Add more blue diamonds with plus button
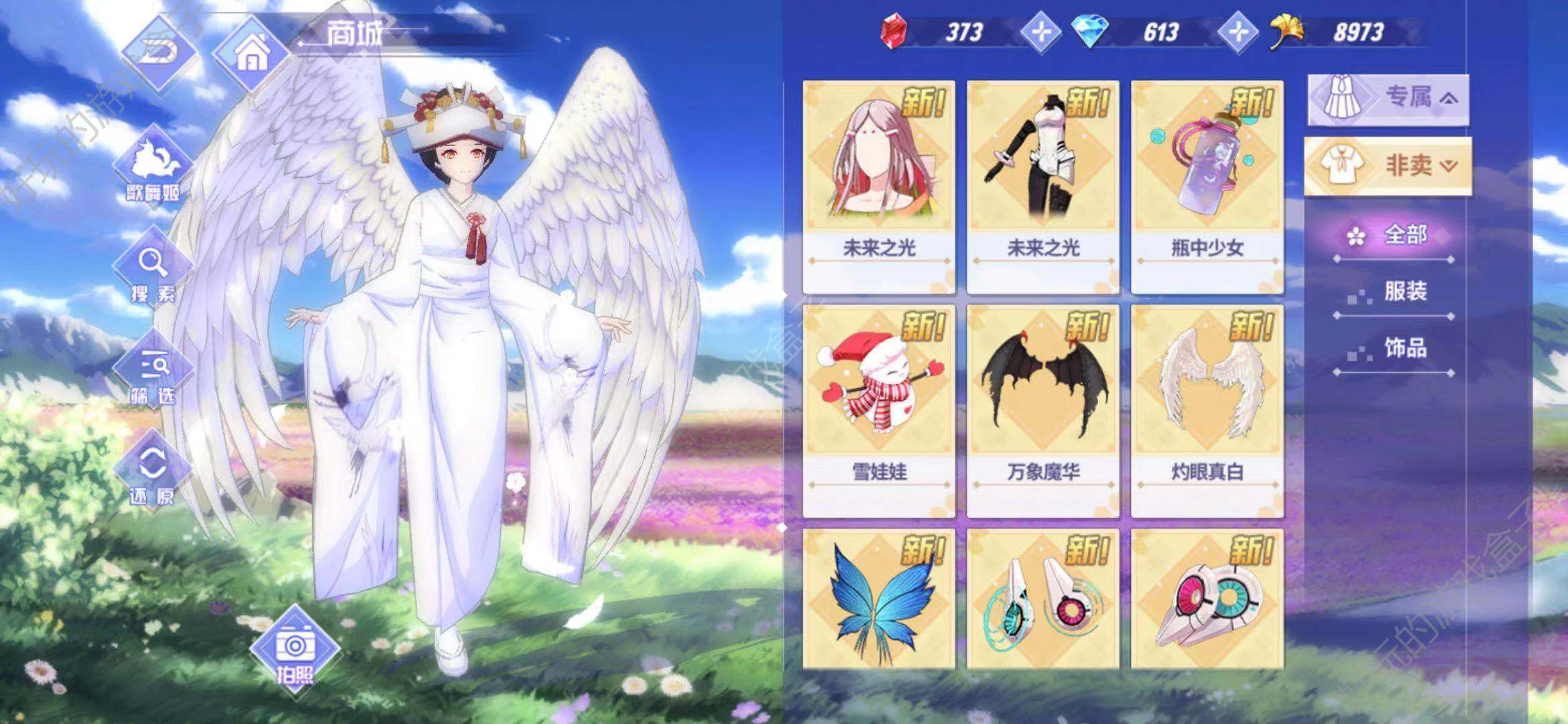The image size is (1568, 724). click(x=1237, y=32)
